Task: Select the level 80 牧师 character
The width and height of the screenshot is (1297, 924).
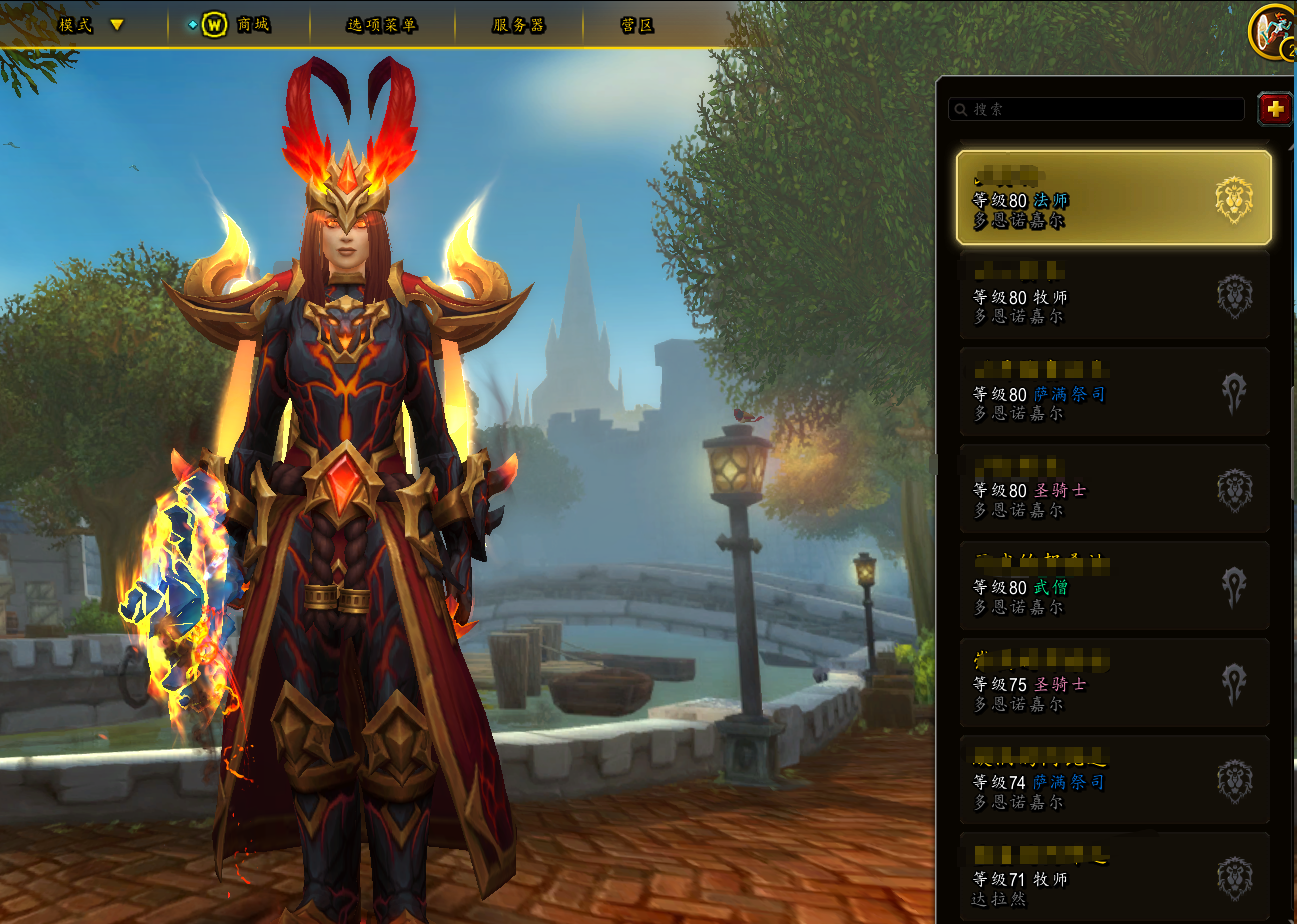Action: click(x=1113, y=295)
